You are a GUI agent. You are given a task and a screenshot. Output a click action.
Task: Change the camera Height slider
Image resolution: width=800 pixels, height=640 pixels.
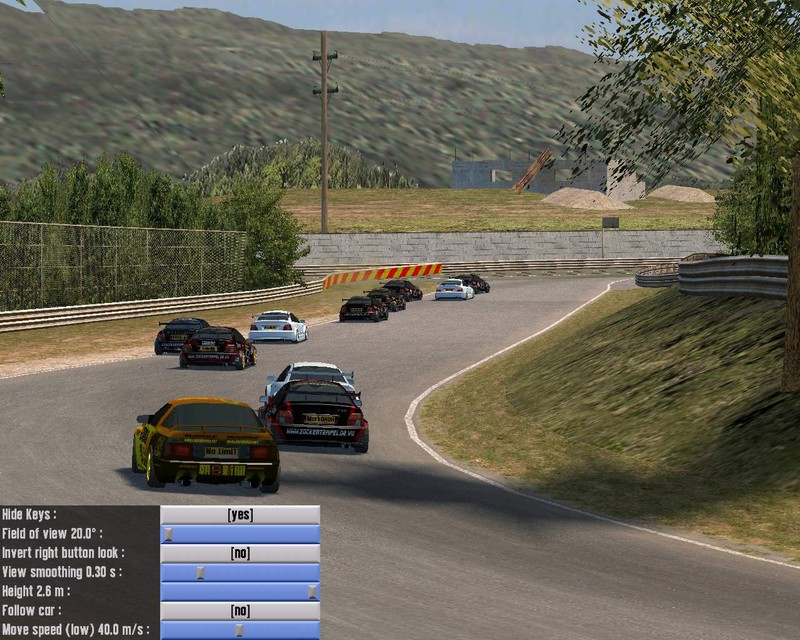[x=312, y=591]
